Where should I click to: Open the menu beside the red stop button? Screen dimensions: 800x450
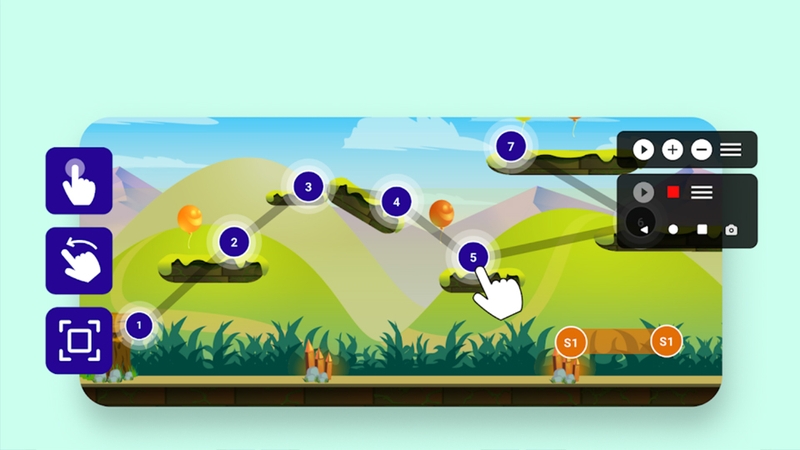(x=702, y=191)
